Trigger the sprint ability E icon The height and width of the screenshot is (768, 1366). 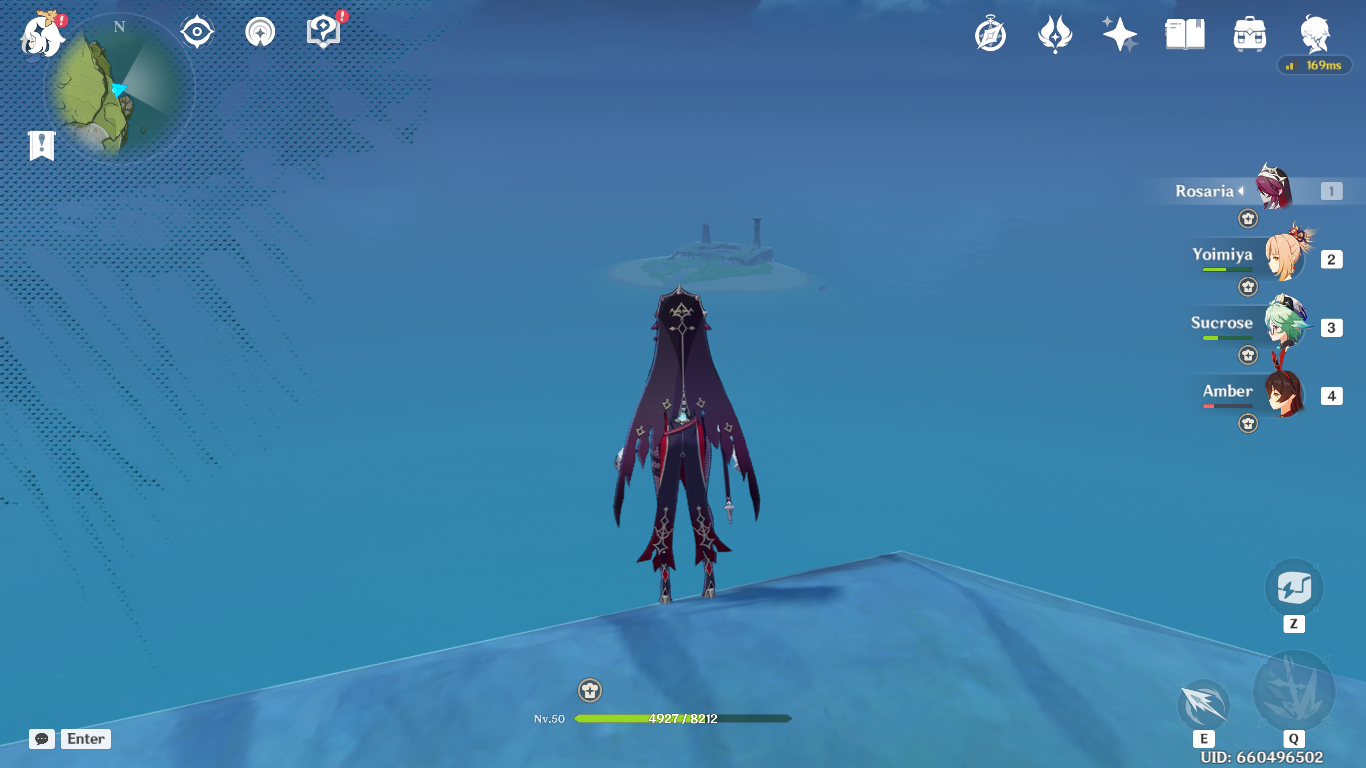click(1202, 705)
